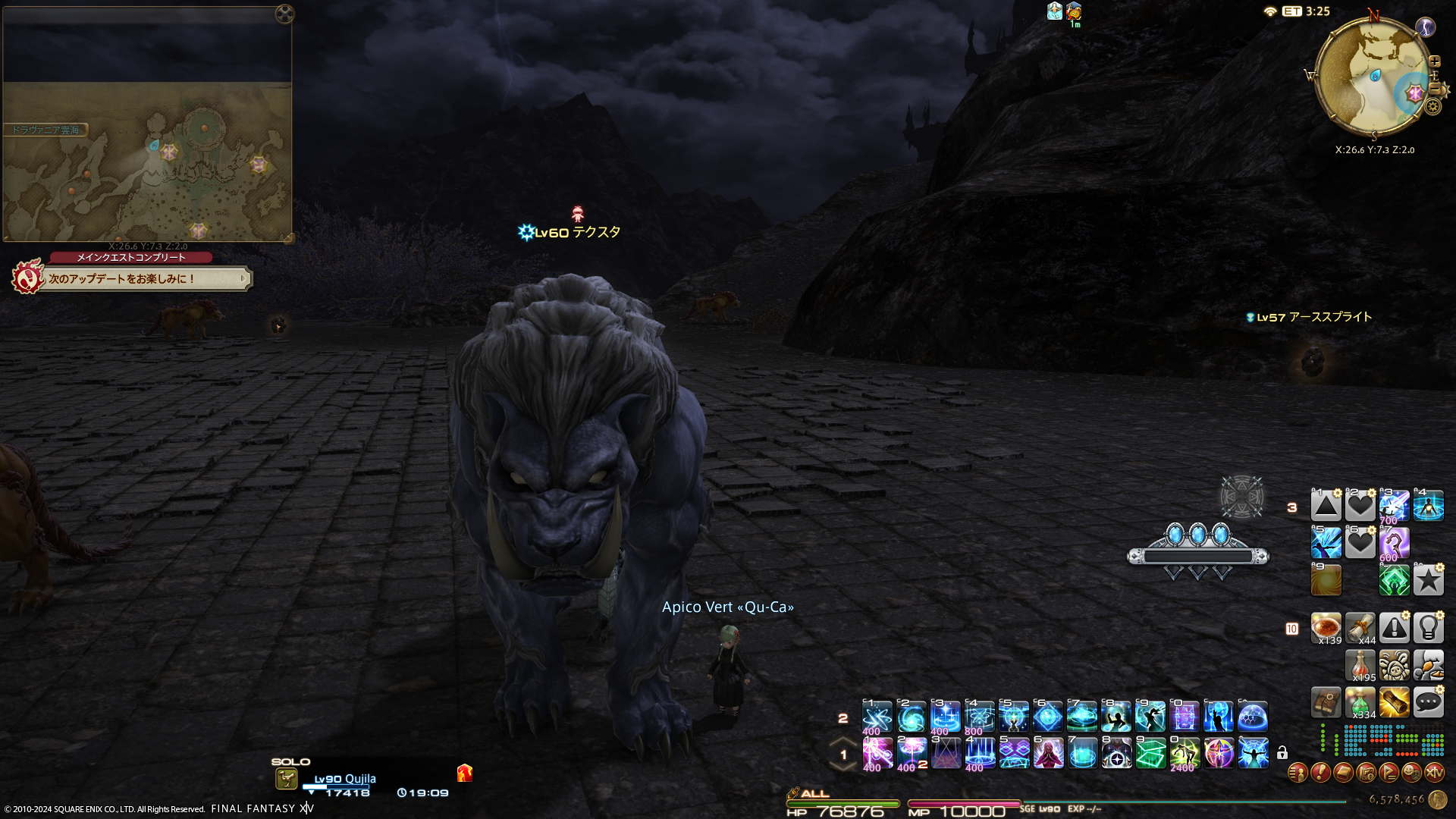Select the pink hunt marker on the minimap
The width and height of the screenshot is (1456, 819).
pyautogui.click(x=1415, y=94)
